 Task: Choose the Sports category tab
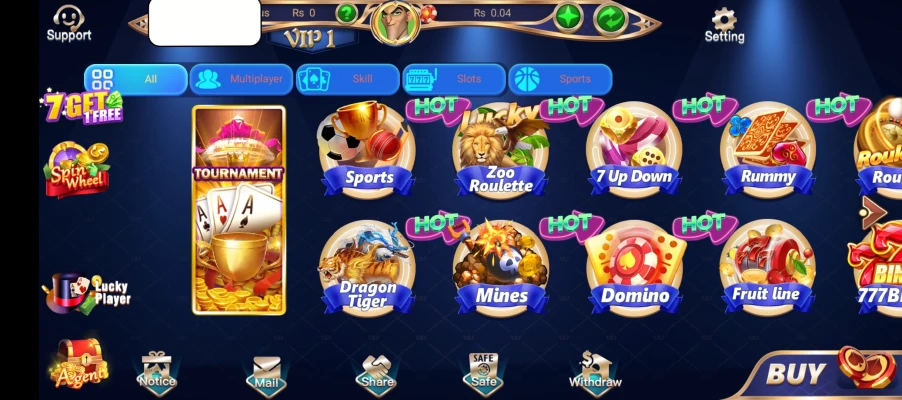559,79
